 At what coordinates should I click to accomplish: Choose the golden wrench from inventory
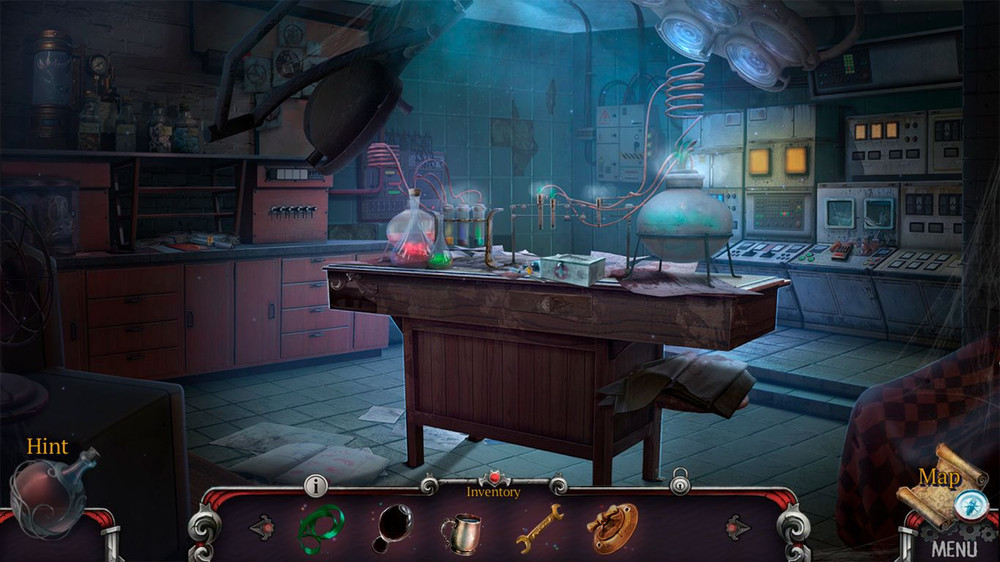(538, 527)
